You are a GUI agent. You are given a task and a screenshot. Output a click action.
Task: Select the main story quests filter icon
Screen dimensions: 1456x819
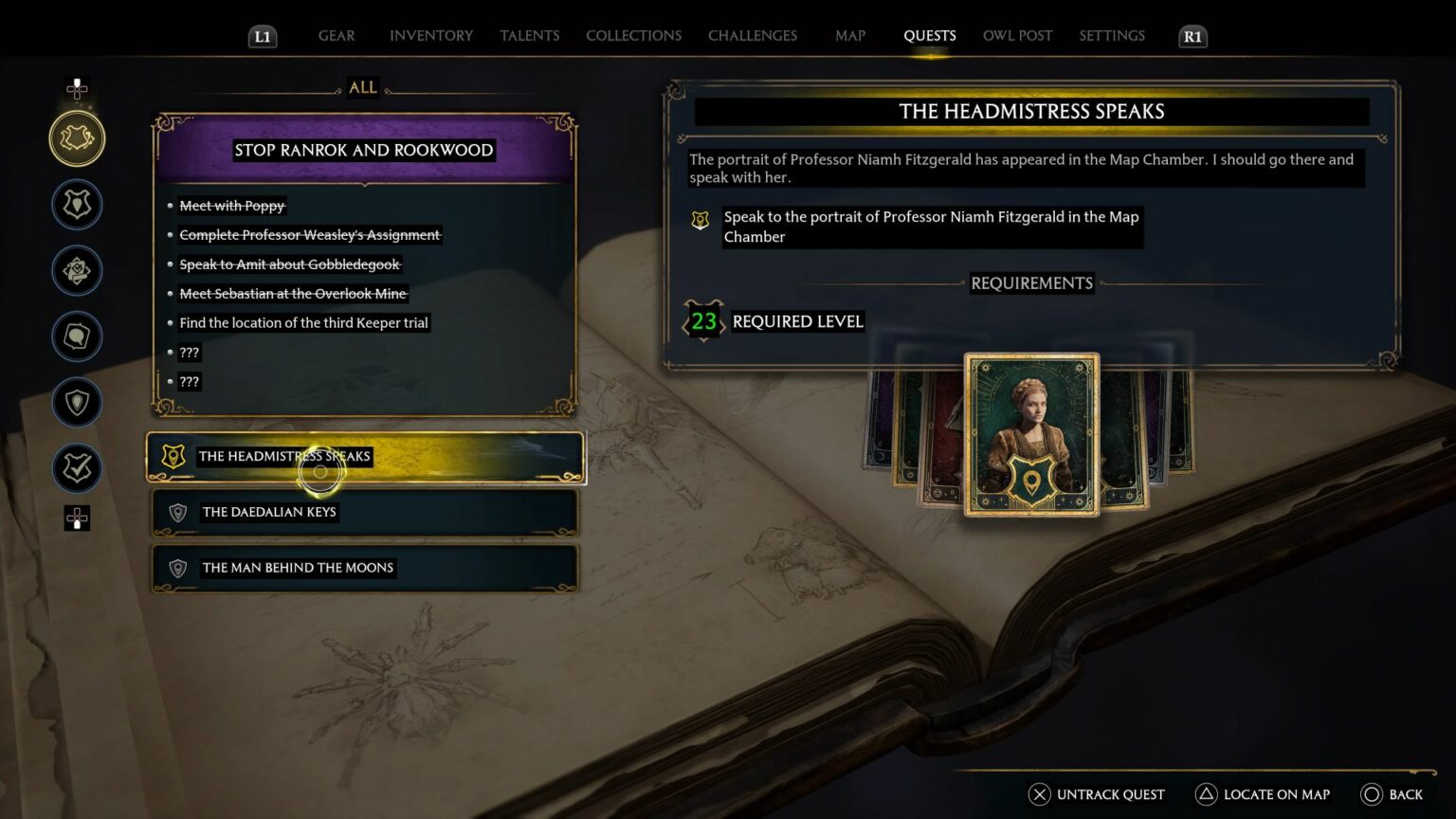(x=77, y=204)
